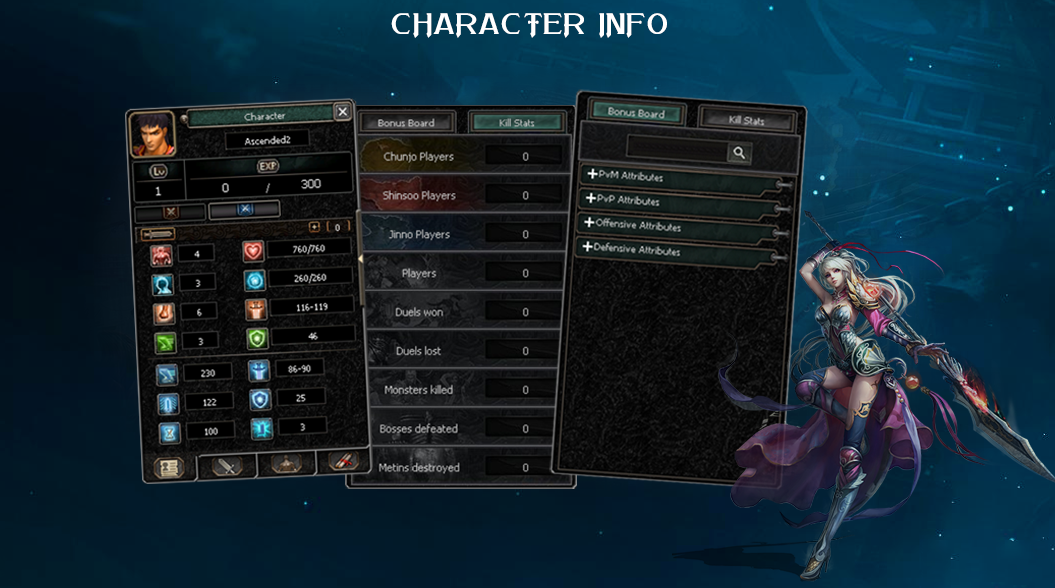Click the magnifying glass search button
Screen dimensions: 1055x588
(739, 152)
